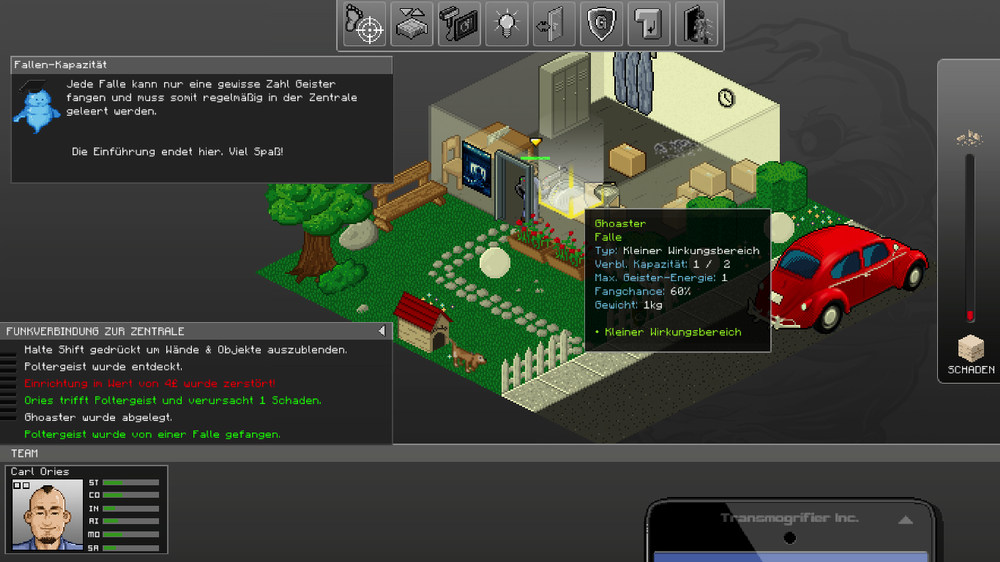Click the enter key icon
The height and width of the screenshot is (562, 1000).
pos(647,25)
